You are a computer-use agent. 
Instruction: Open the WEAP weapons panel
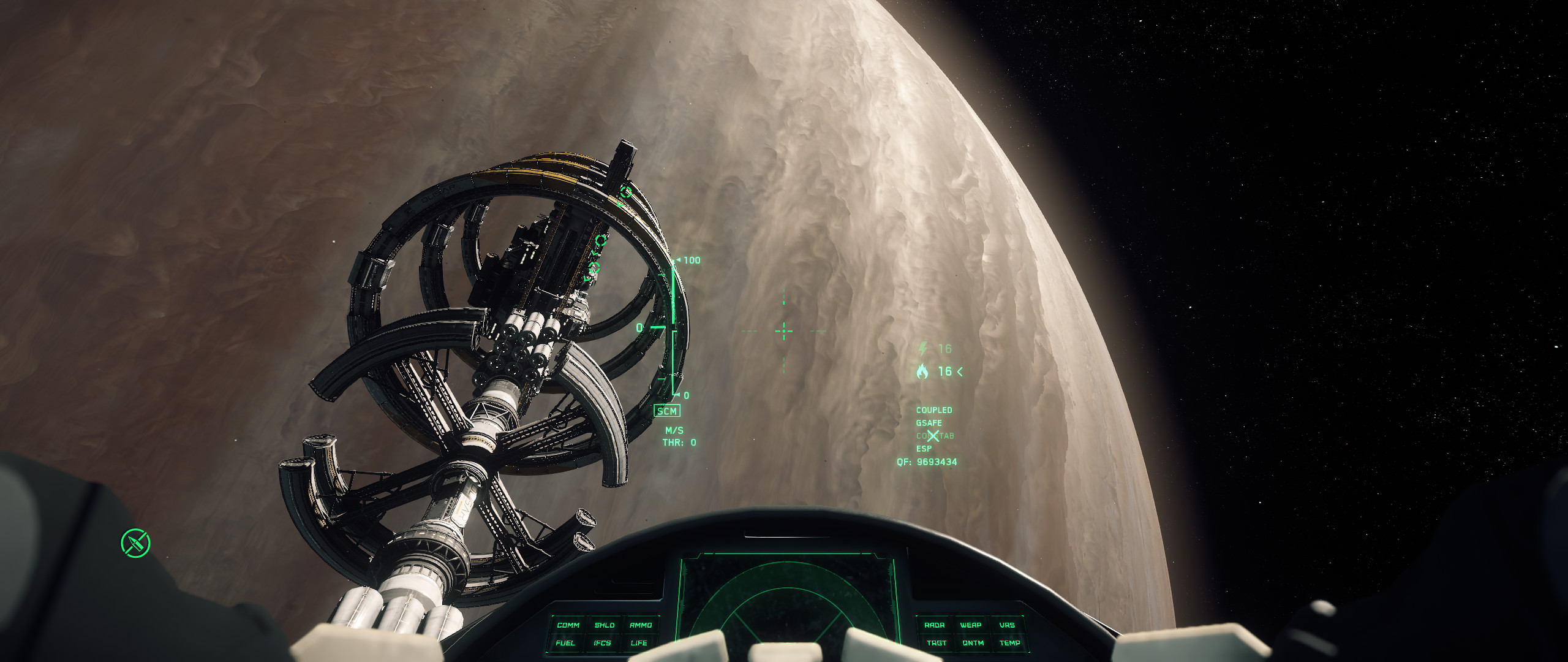pos(971,625)
